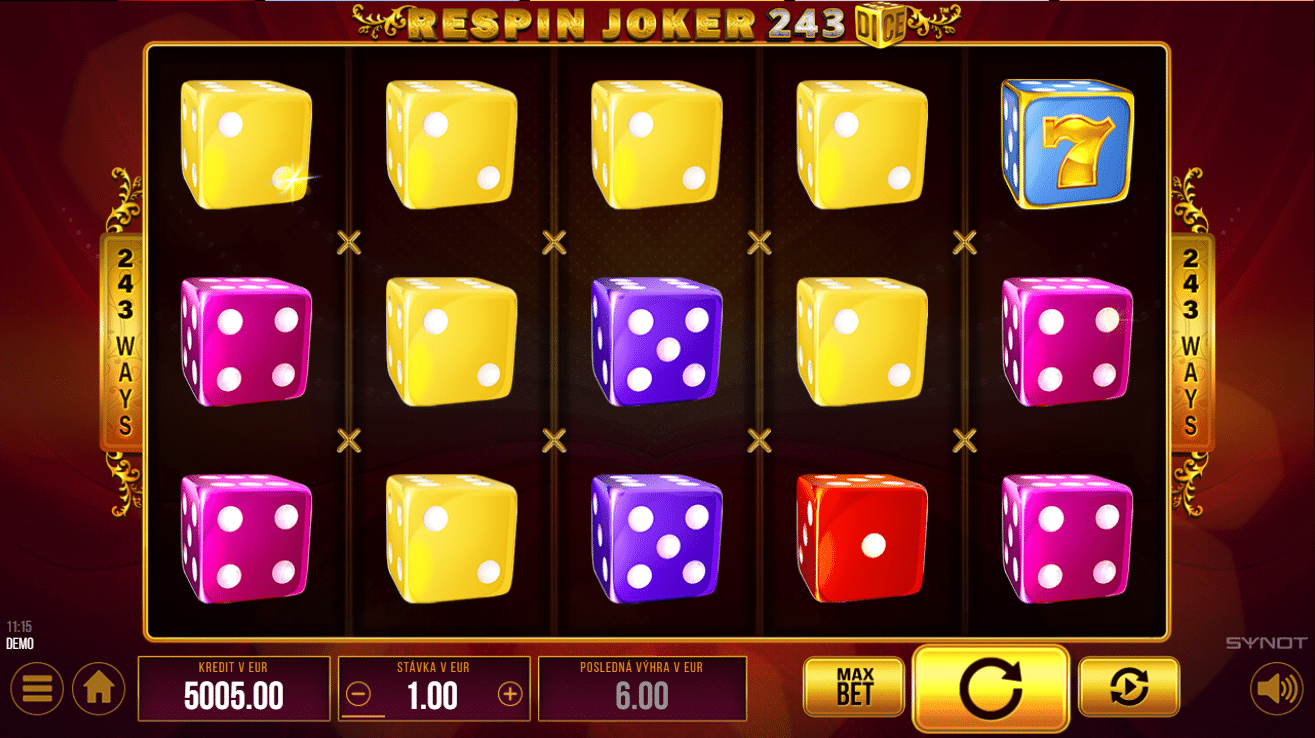This screenshot has height=738, width=1315.
Task: Click the stake value 1.00 field
Action: 434,695
